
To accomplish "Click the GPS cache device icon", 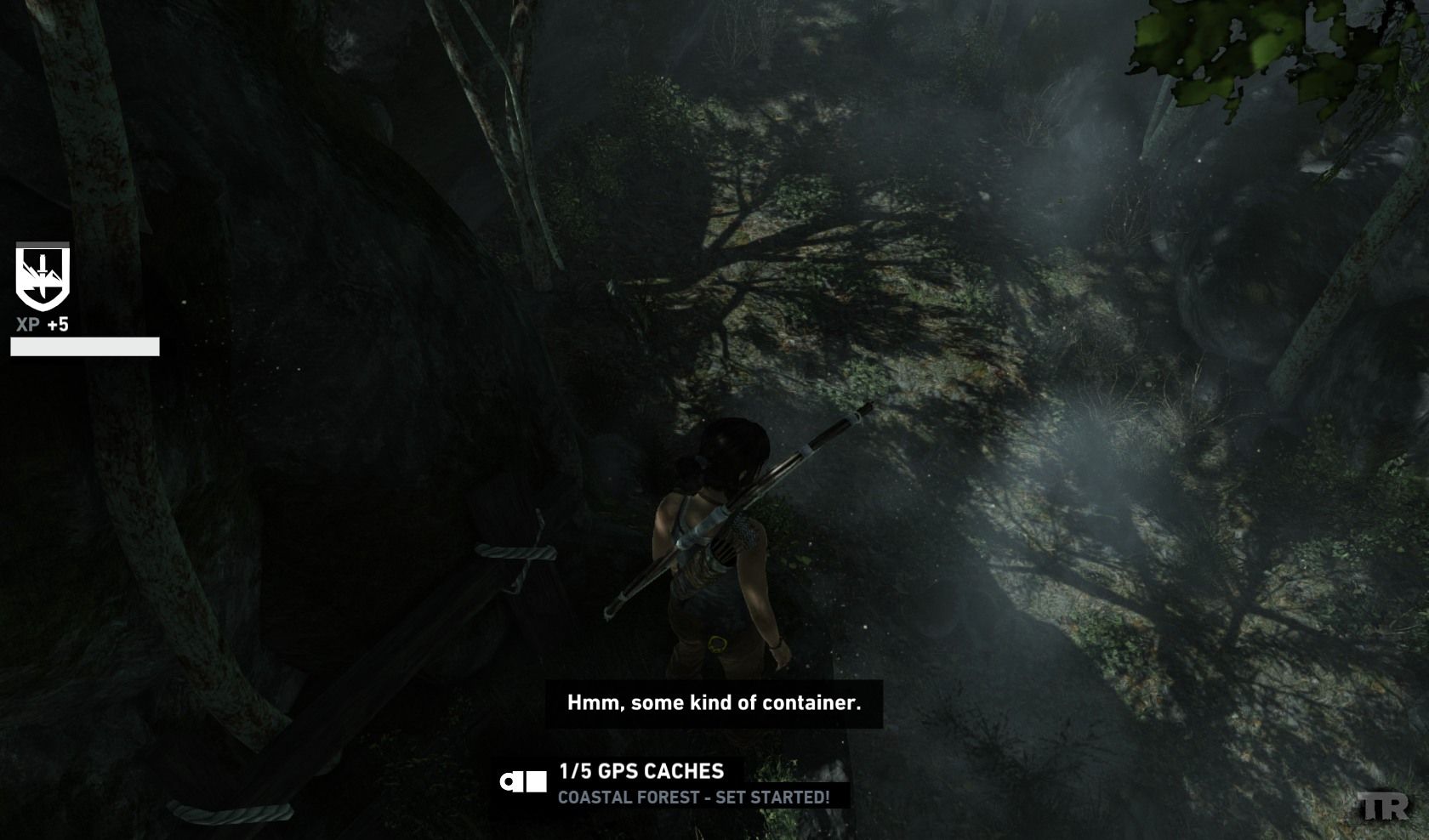I will 524,781.
